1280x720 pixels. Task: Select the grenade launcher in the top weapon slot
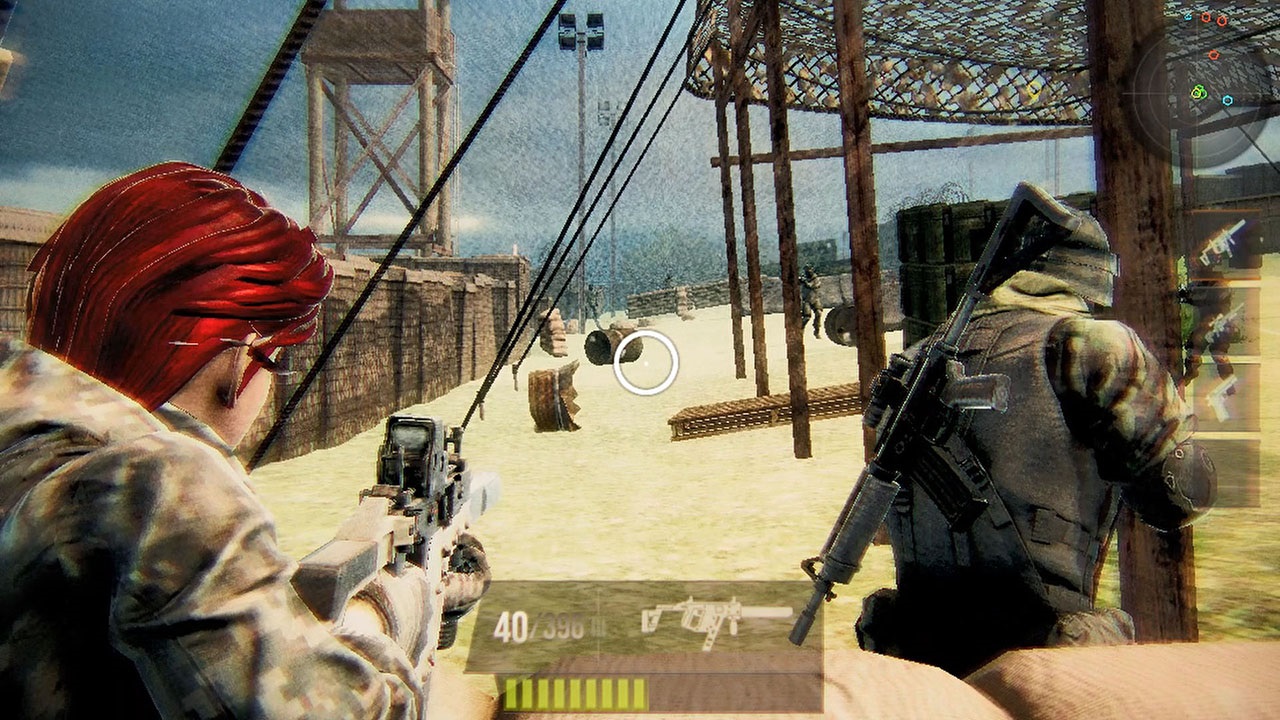click(1222, 239)
